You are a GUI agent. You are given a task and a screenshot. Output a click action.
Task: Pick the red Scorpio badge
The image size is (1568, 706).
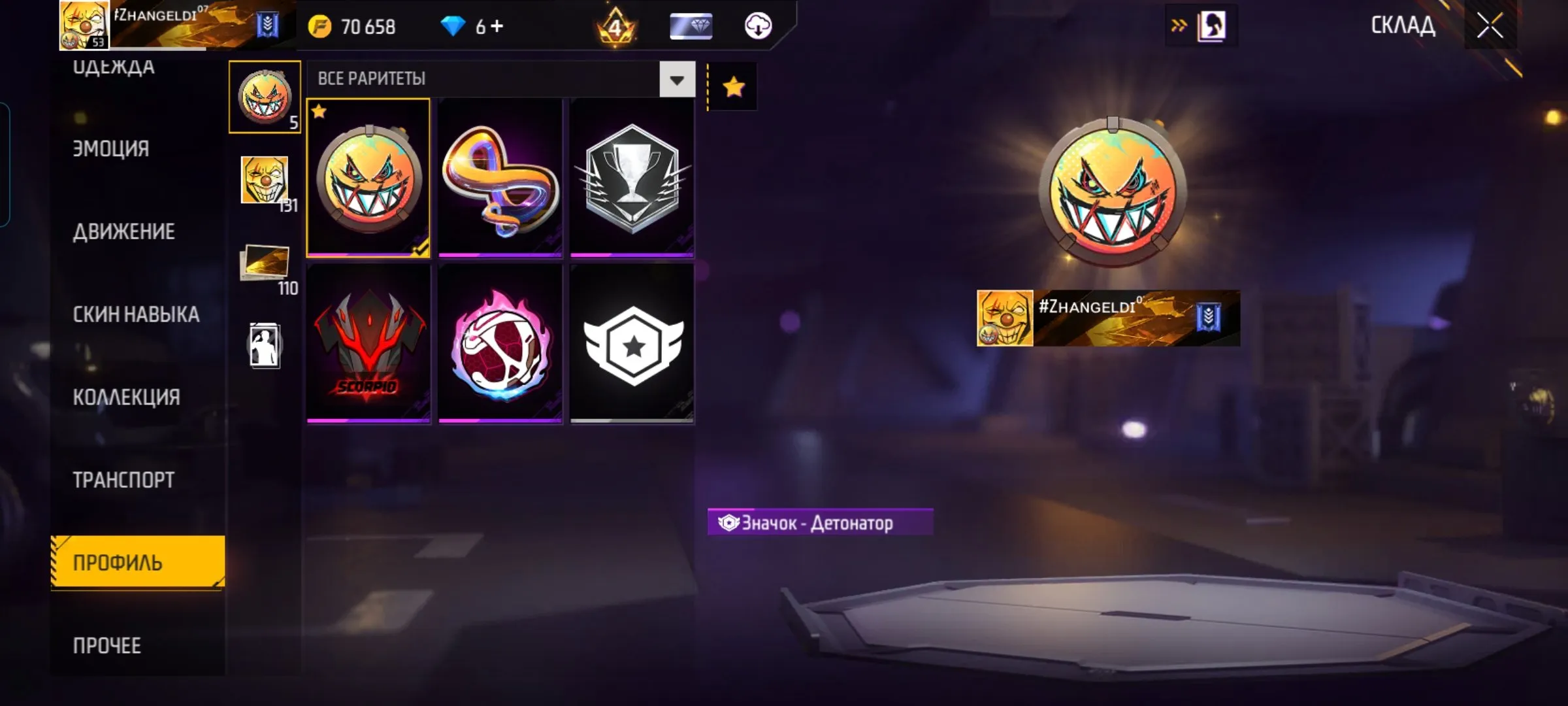pos(368,344)
